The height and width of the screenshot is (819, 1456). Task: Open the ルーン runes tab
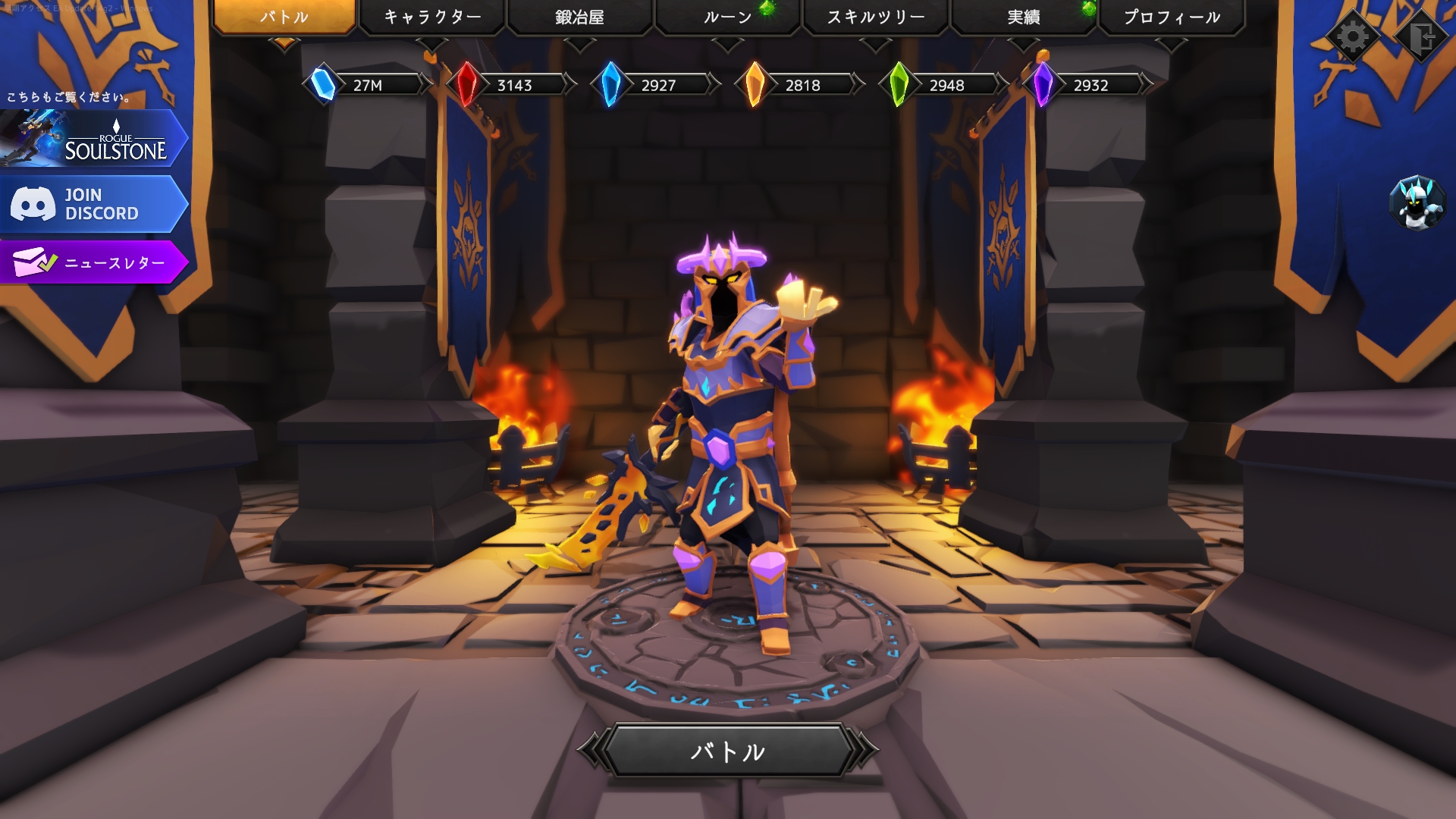click(x=727, y=17)
